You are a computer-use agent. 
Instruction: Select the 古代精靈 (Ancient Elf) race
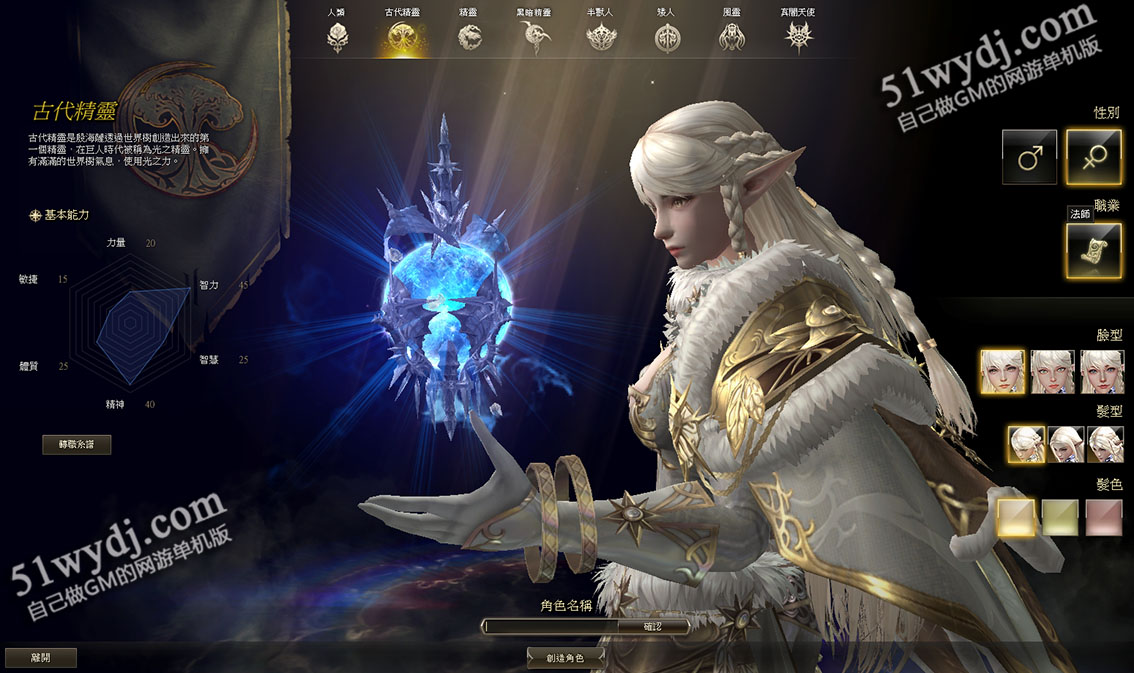point(403,37)
